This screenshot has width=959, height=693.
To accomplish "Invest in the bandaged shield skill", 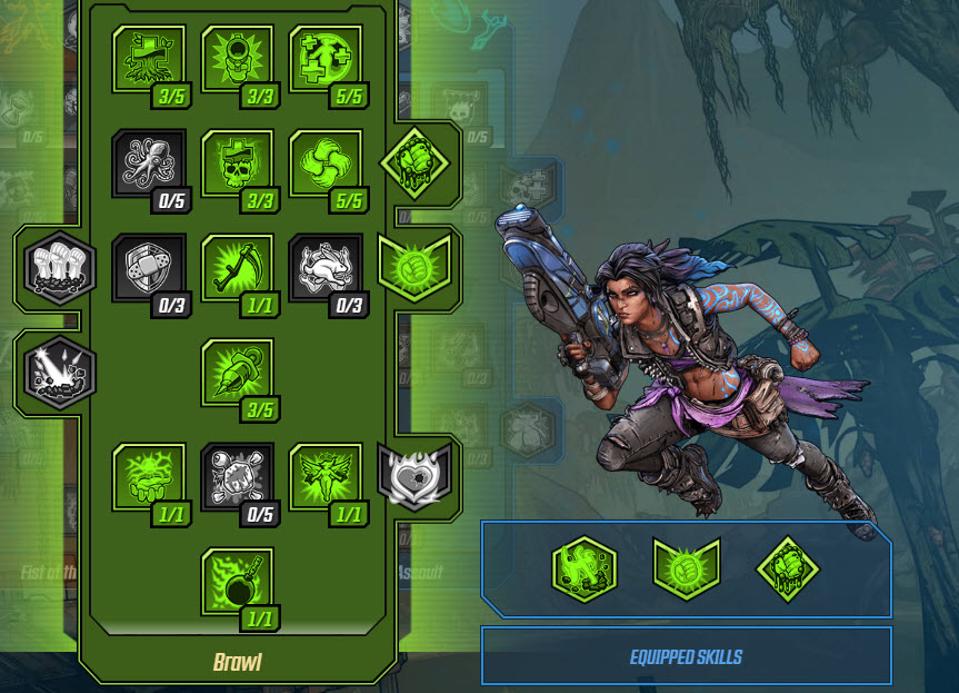I will coord(149,267).
